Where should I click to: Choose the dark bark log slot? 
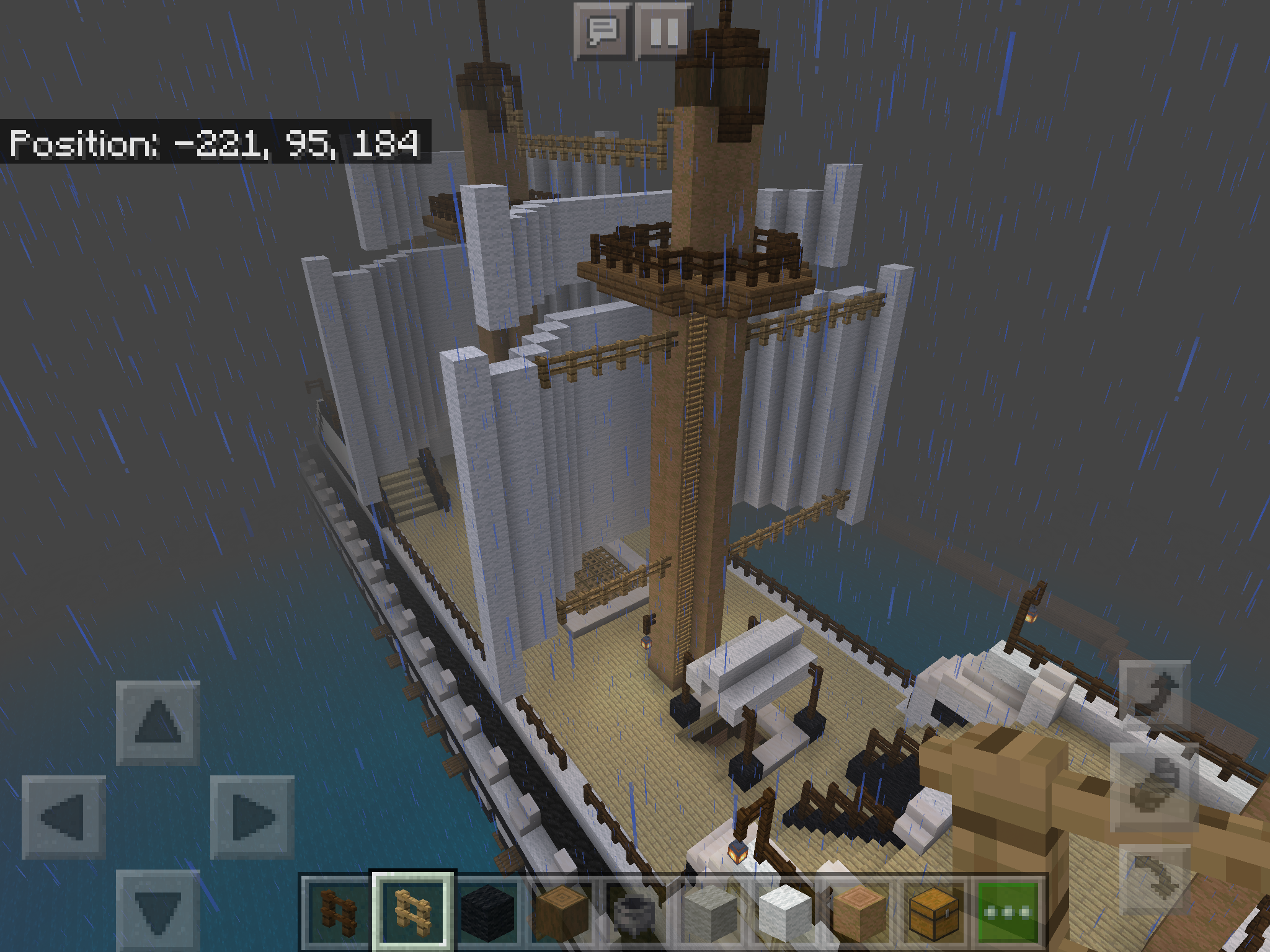click(x=562, y=911)
